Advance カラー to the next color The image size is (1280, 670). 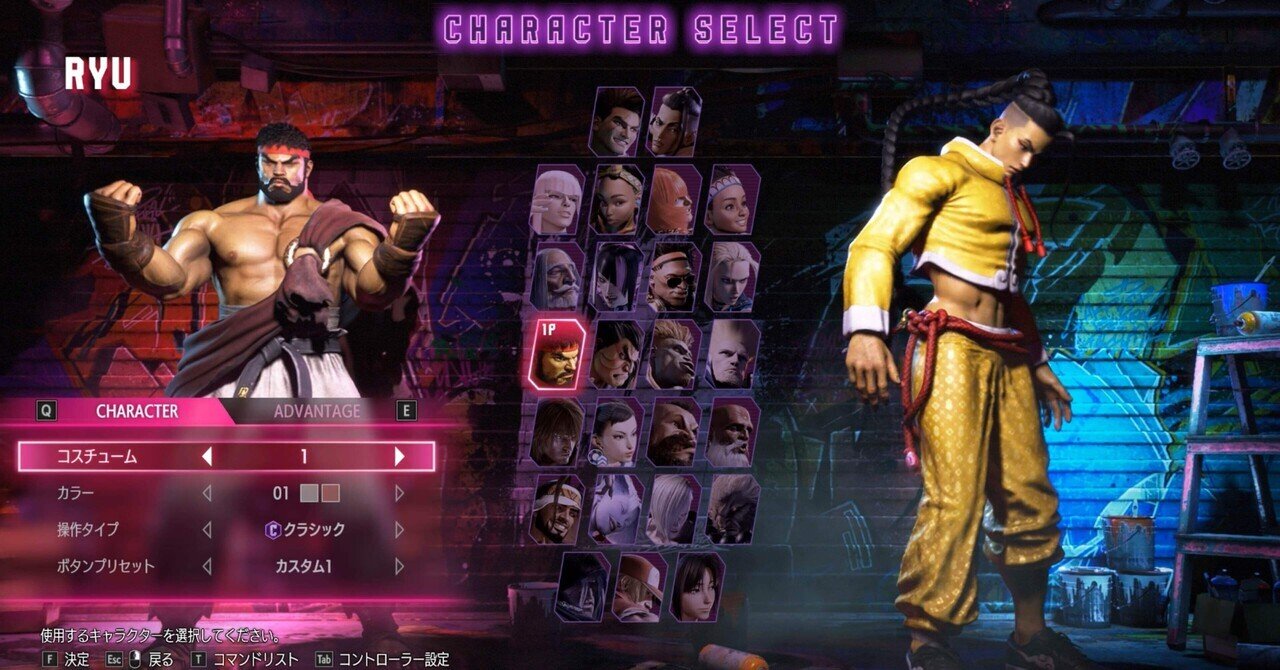pyautogui.click(x=399, y=493)
